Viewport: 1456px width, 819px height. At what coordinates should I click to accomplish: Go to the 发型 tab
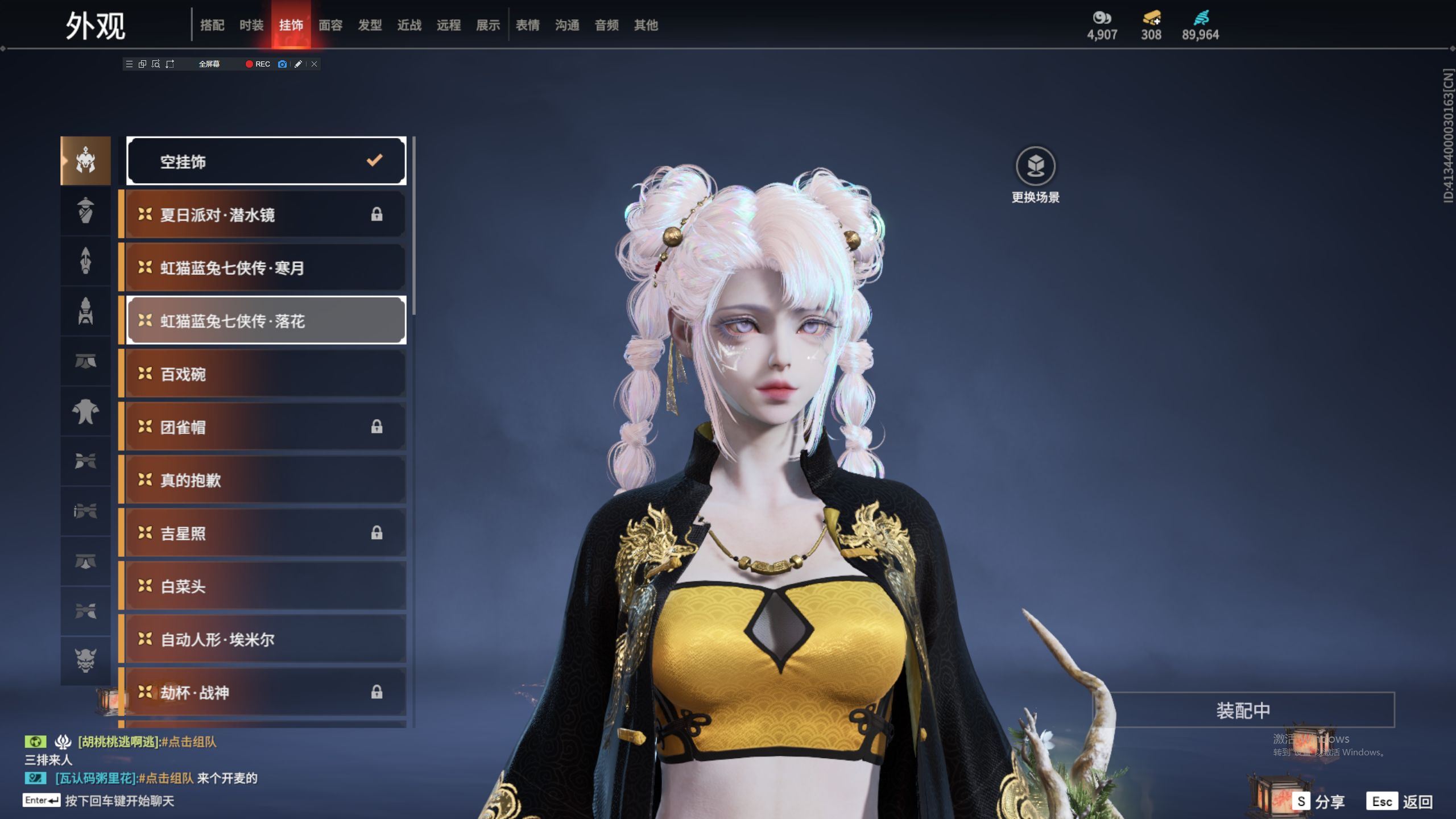pos(370,25)
